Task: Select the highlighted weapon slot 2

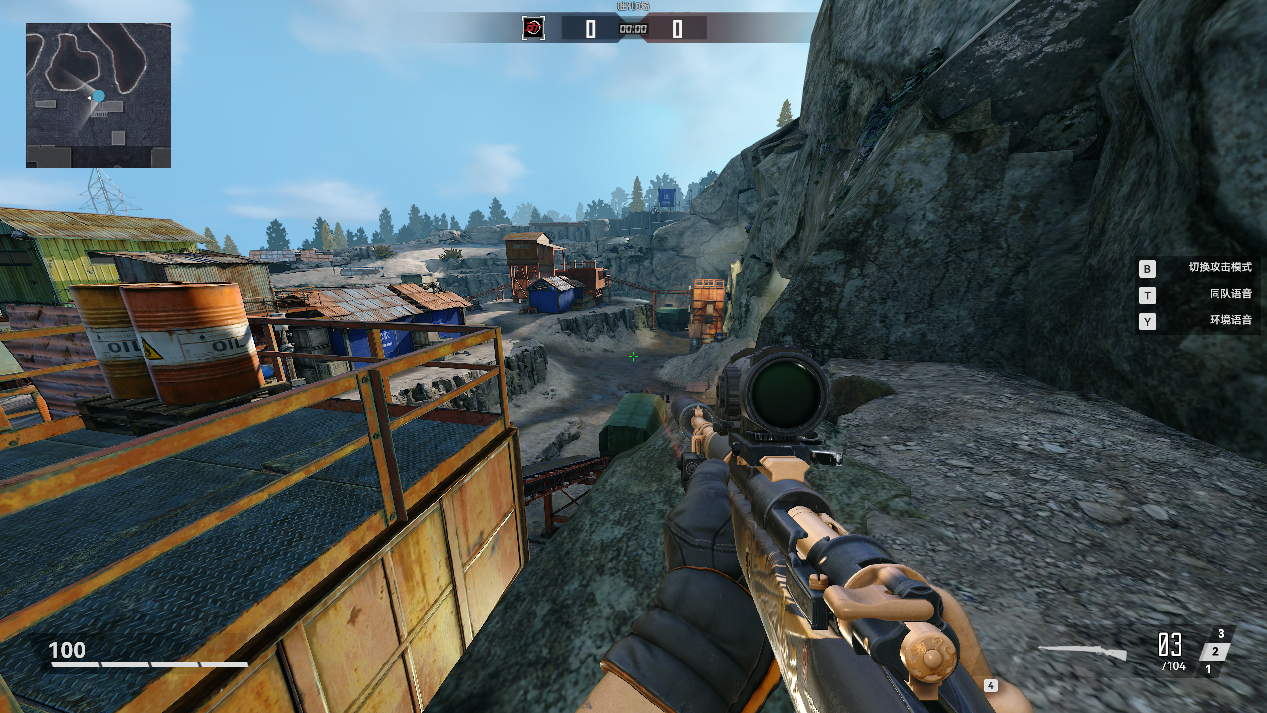Action: pyautogui.click(x=1214, y=652)
